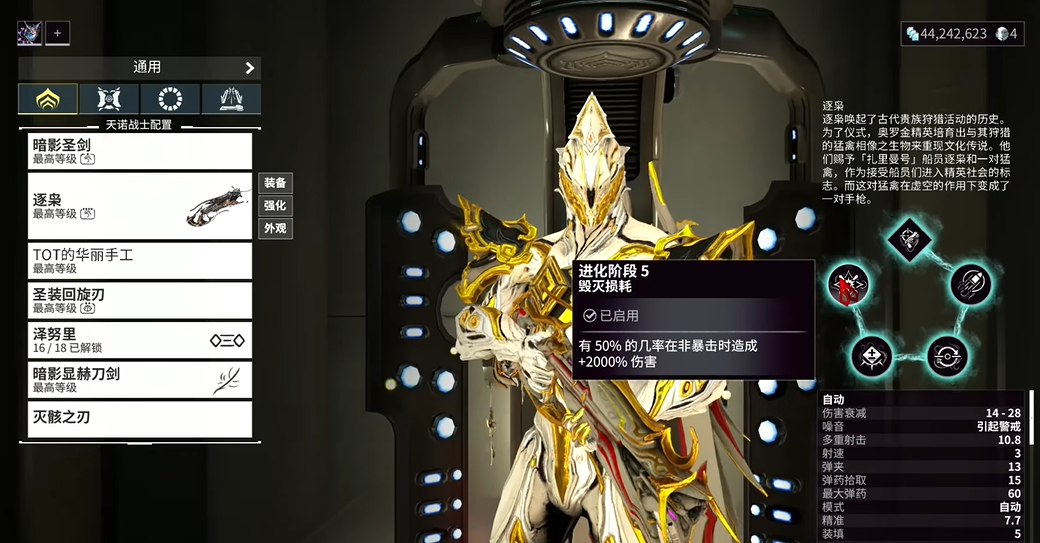1040x543 pixels.
Task: Choose the TOT的华丽手工 entry
Action: click(x=139, y=261)
